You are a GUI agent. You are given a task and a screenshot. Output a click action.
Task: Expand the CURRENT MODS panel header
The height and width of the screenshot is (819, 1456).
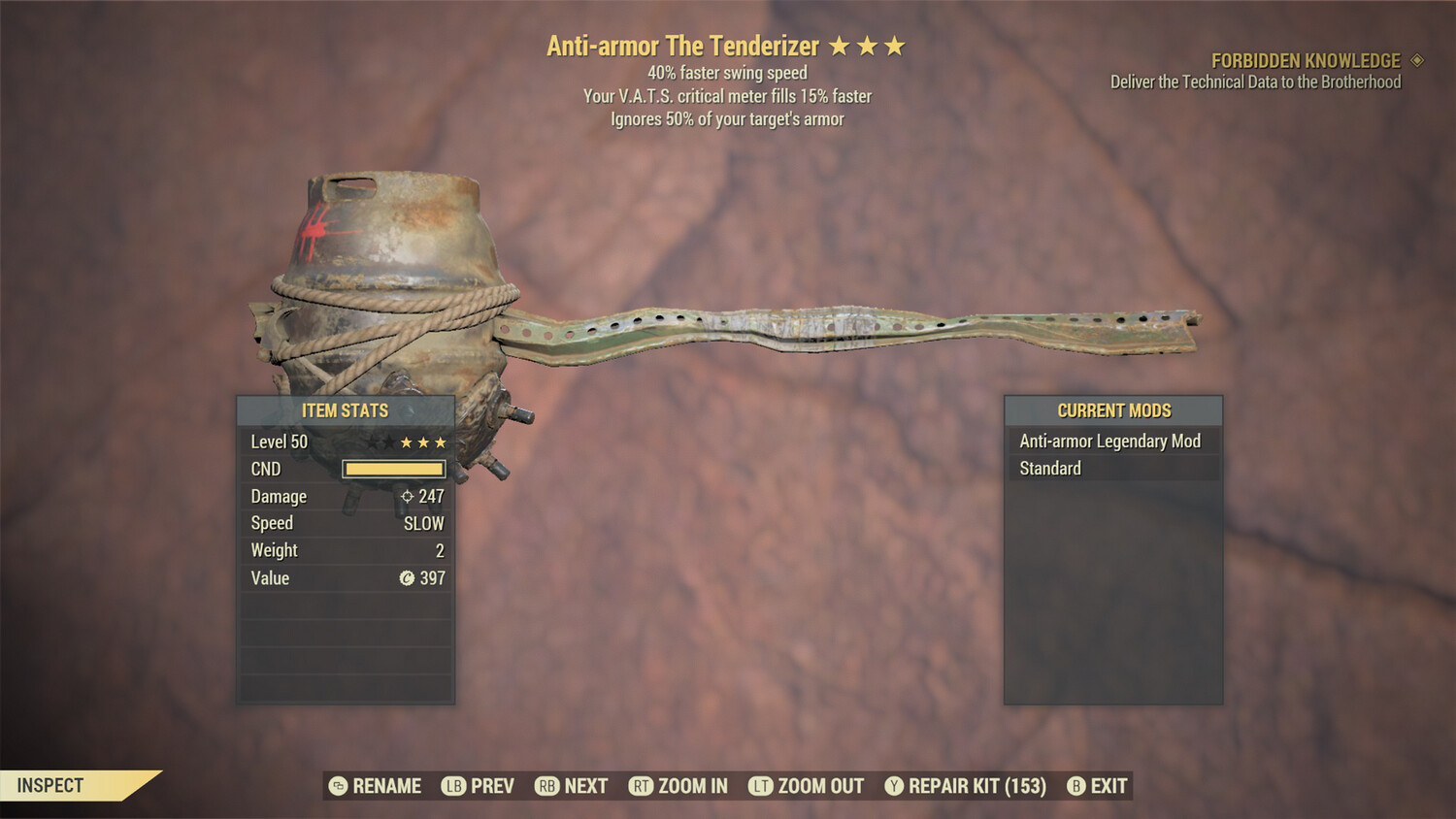coord(1112,410)
